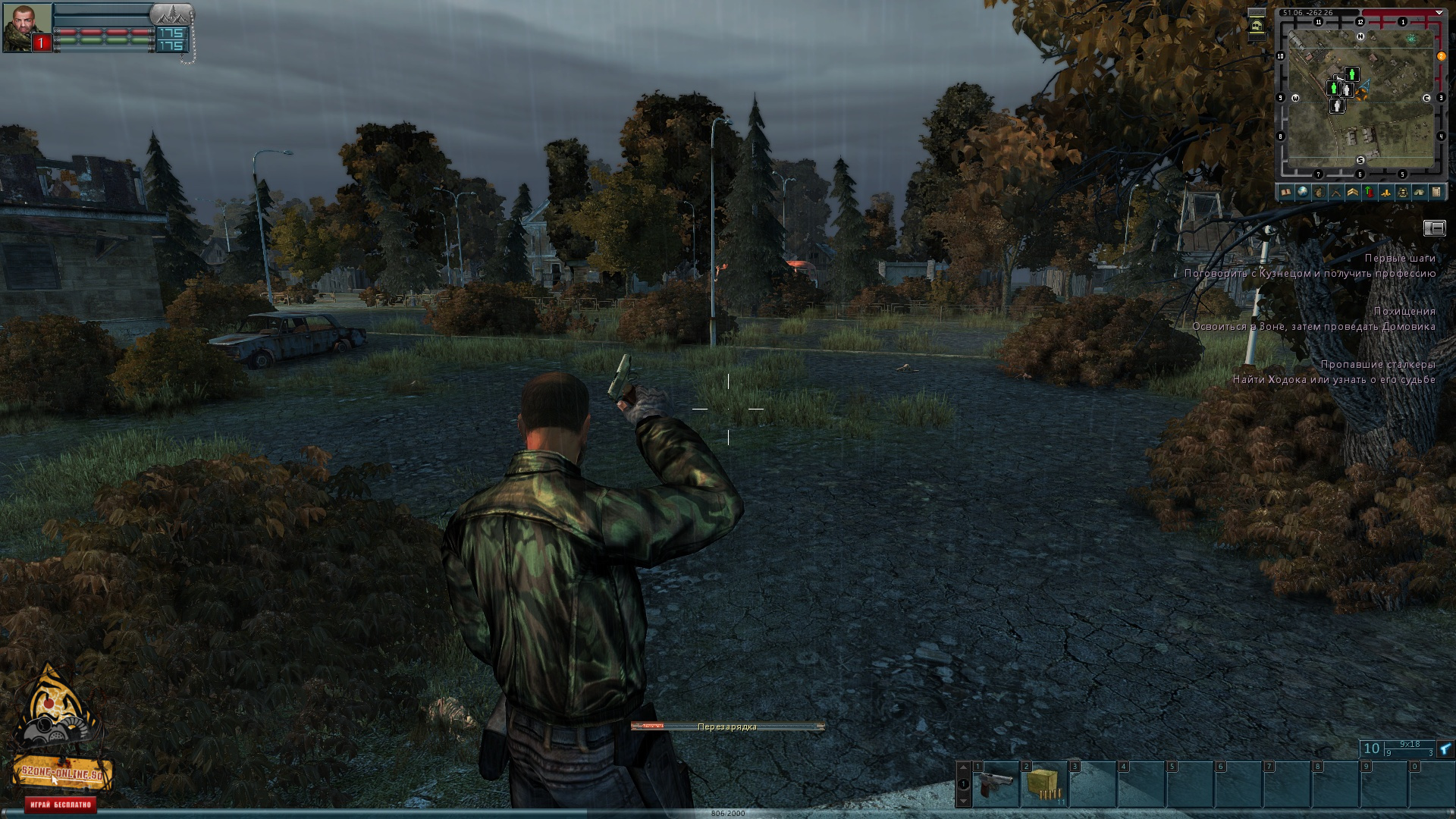Select the pistol in hotbar slot 1
The height and width of the screenshot is (819, 1456).
pos(995,785)
